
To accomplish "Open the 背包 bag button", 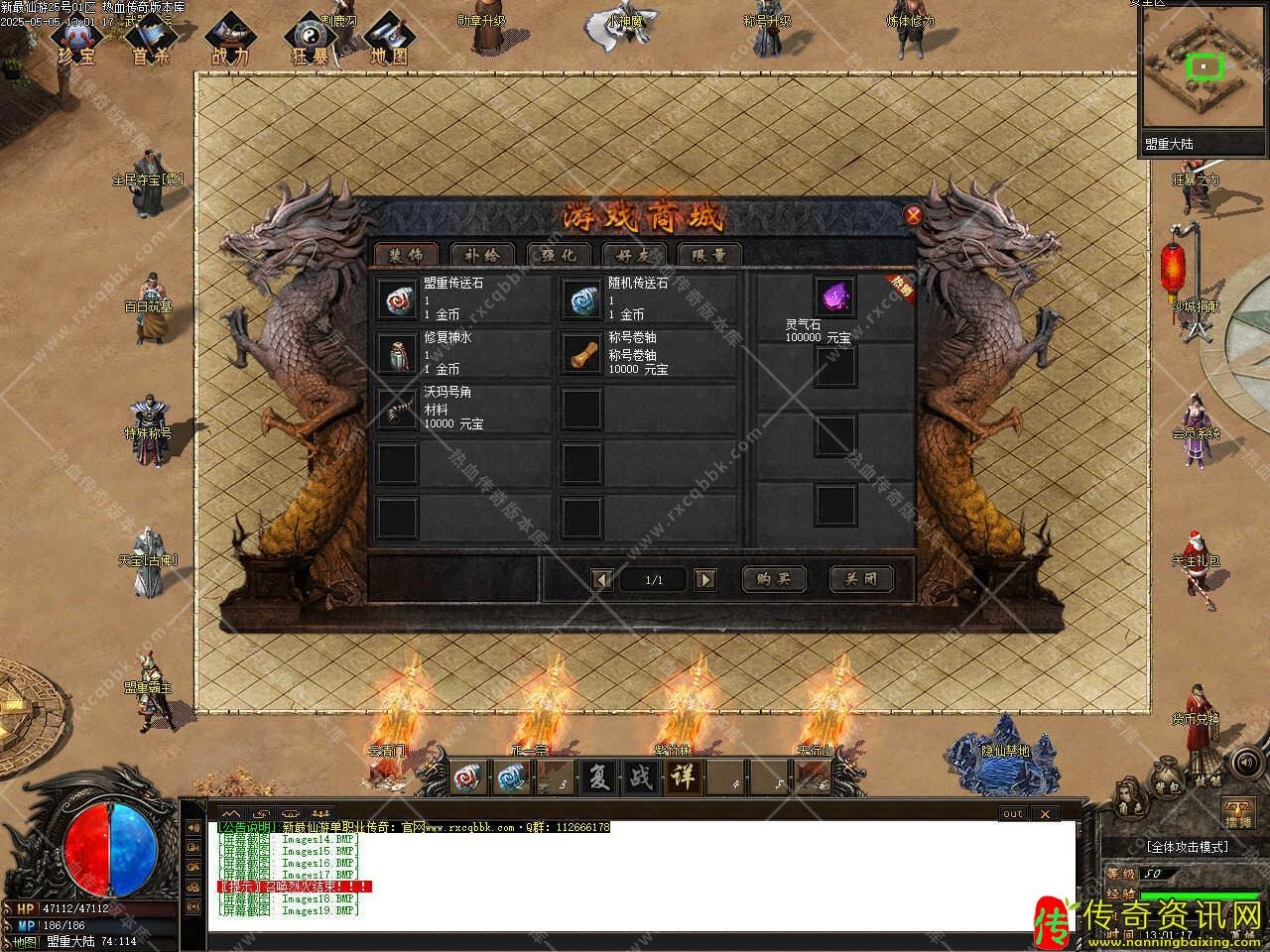I will tap(1168, 780).
